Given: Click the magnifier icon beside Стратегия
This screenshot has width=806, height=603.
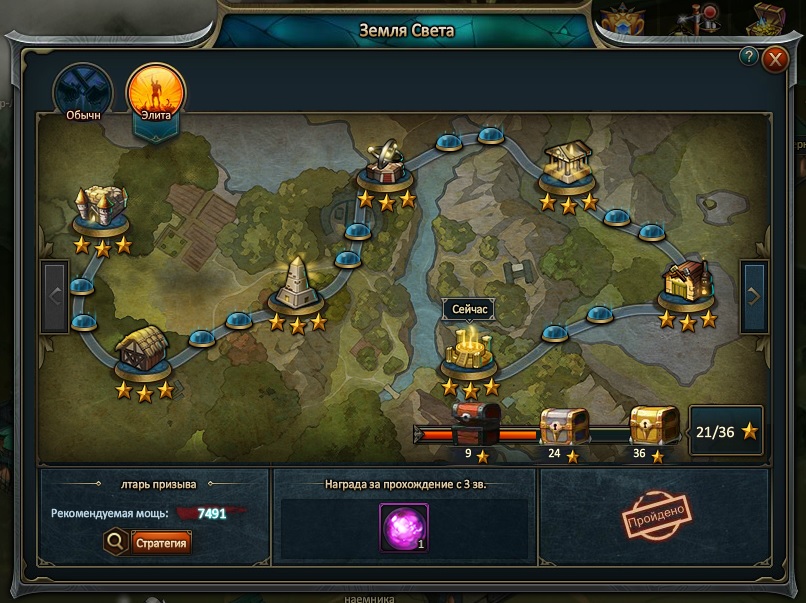Looking at the screenshot, I should (x=115, y=542).
